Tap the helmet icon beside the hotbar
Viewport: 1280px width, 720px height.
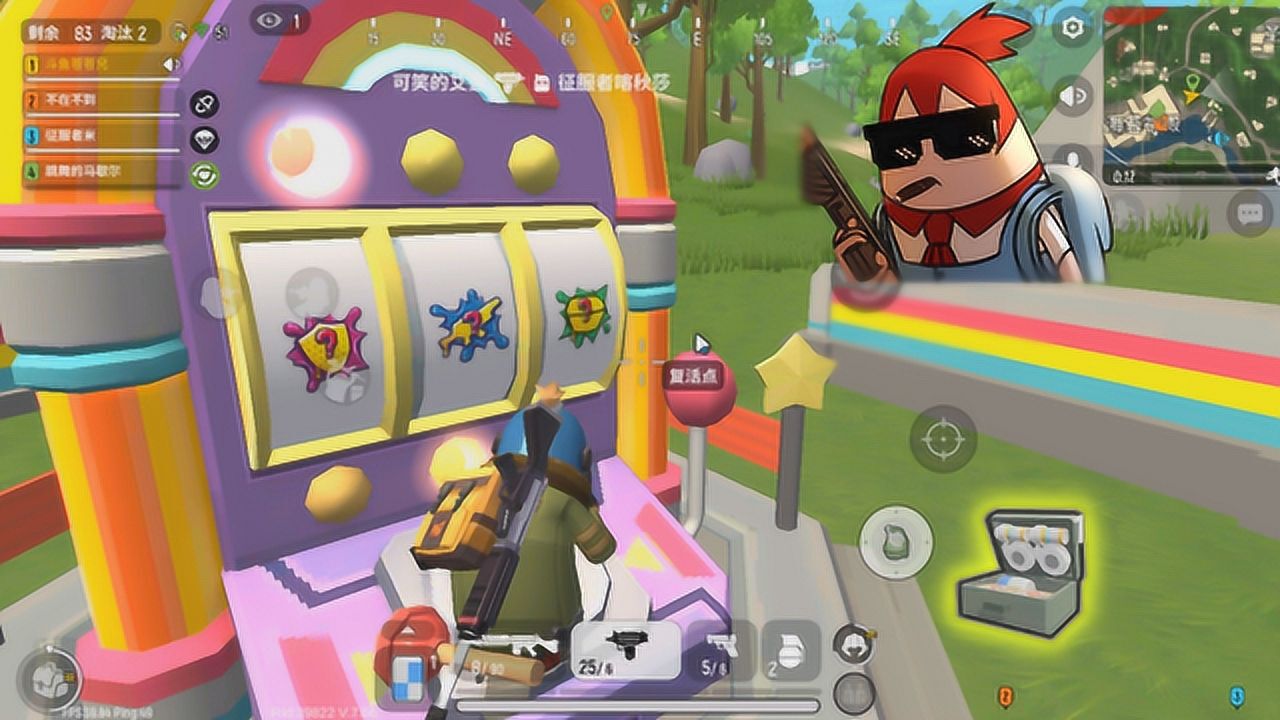point(853,642)
